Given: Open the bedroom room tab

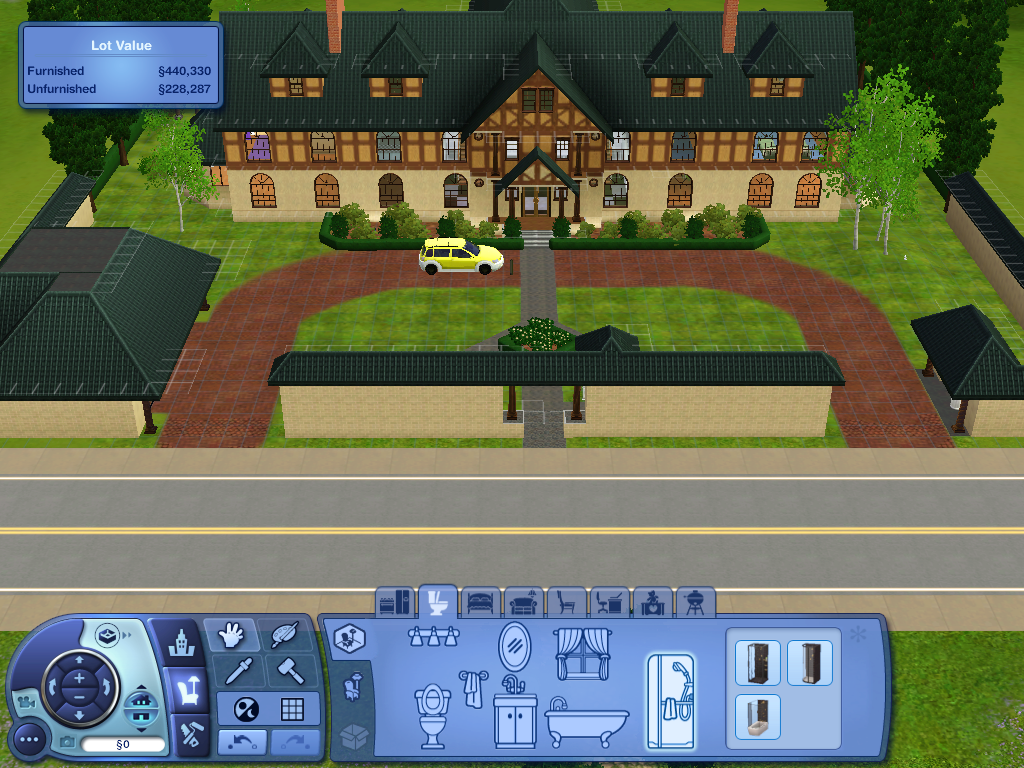Looking at the screenshot, I should click(481, 602).
